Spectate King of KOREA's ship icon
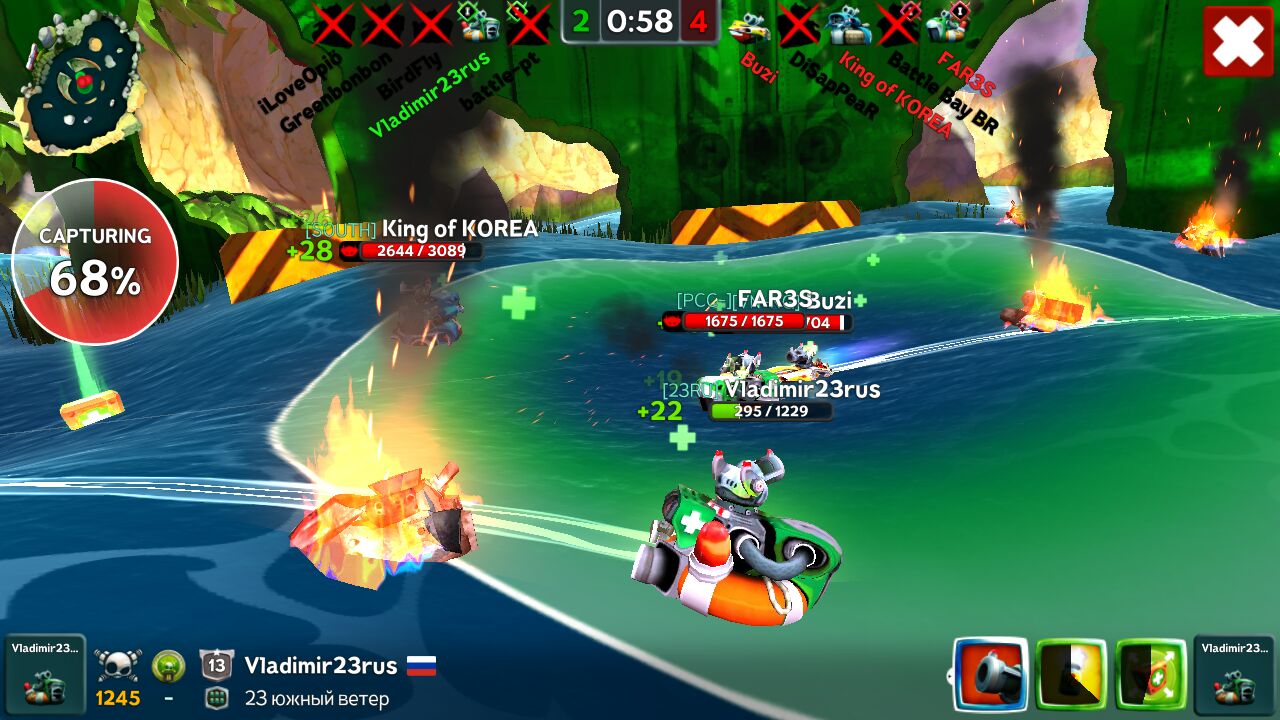 [x=848, y=24]
